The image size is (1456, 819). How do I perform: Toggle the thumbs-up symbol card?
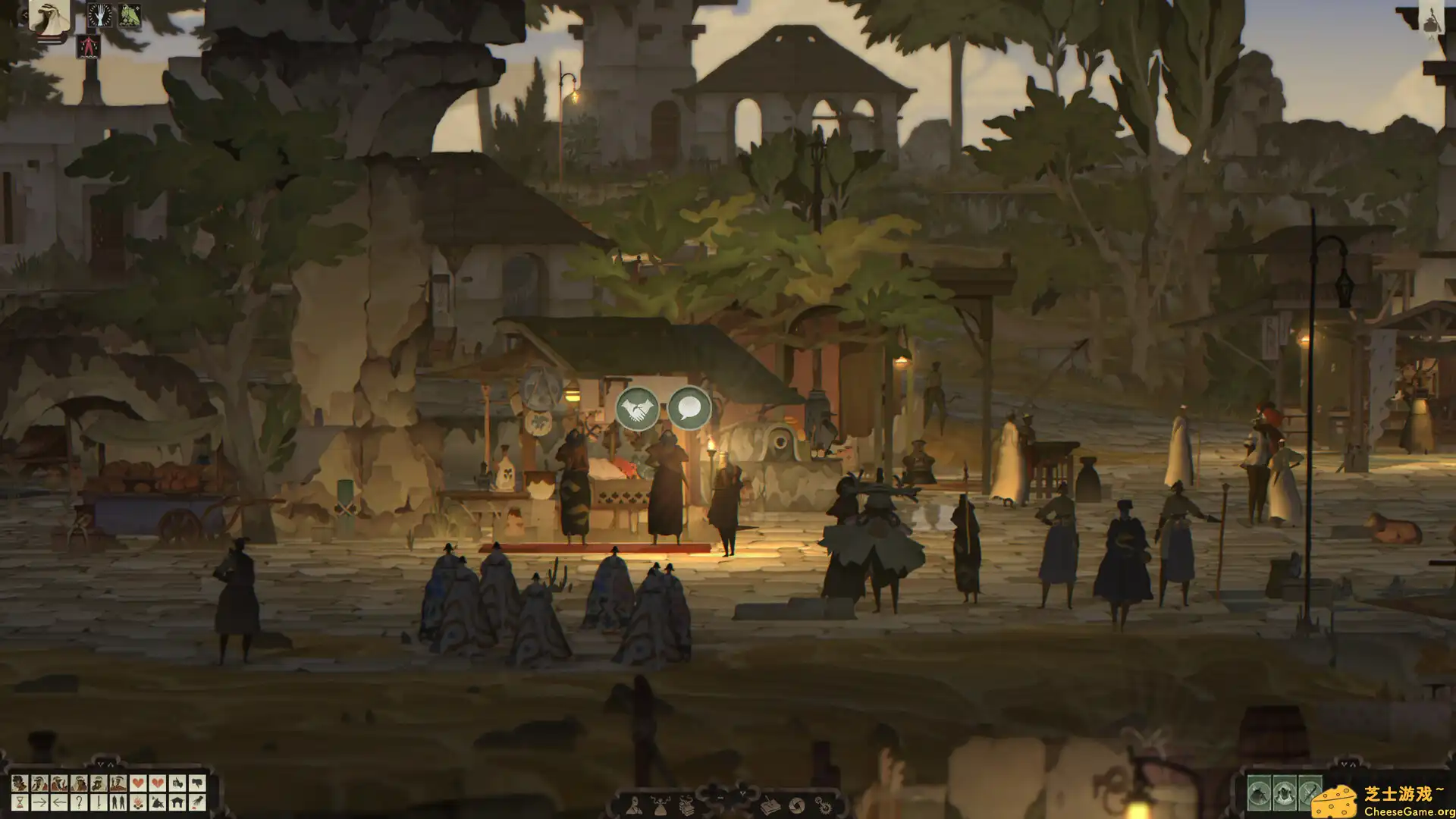(177, 783)
